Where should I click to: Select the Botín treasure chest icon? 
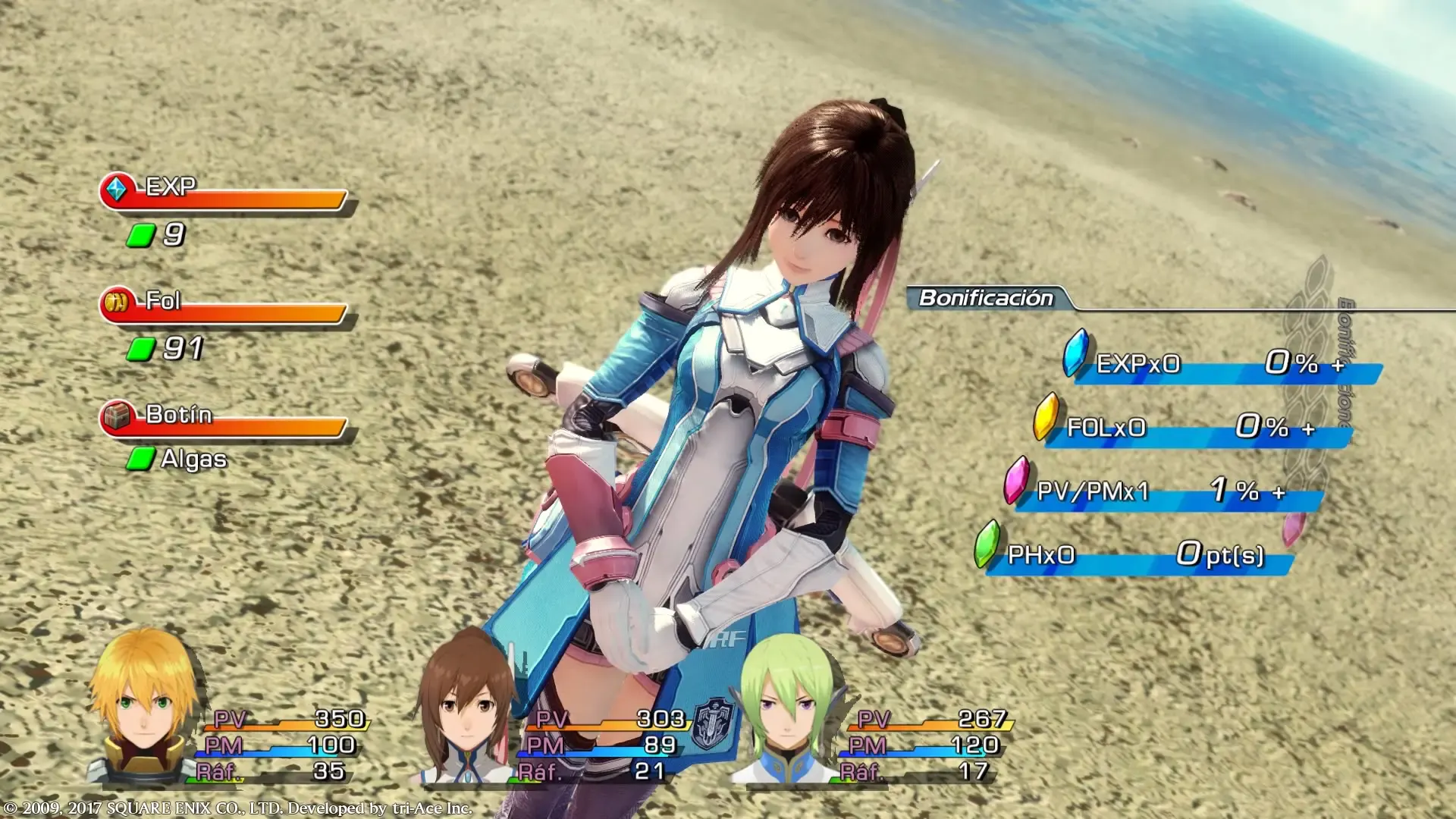(x=117, y=416)
